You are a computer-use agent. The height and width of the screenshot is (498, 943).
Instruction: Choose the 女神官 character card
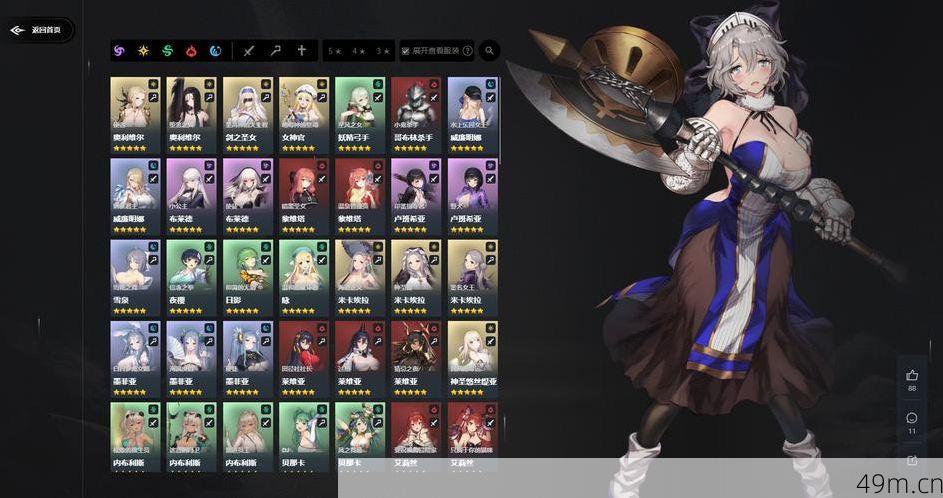(303, 114)
